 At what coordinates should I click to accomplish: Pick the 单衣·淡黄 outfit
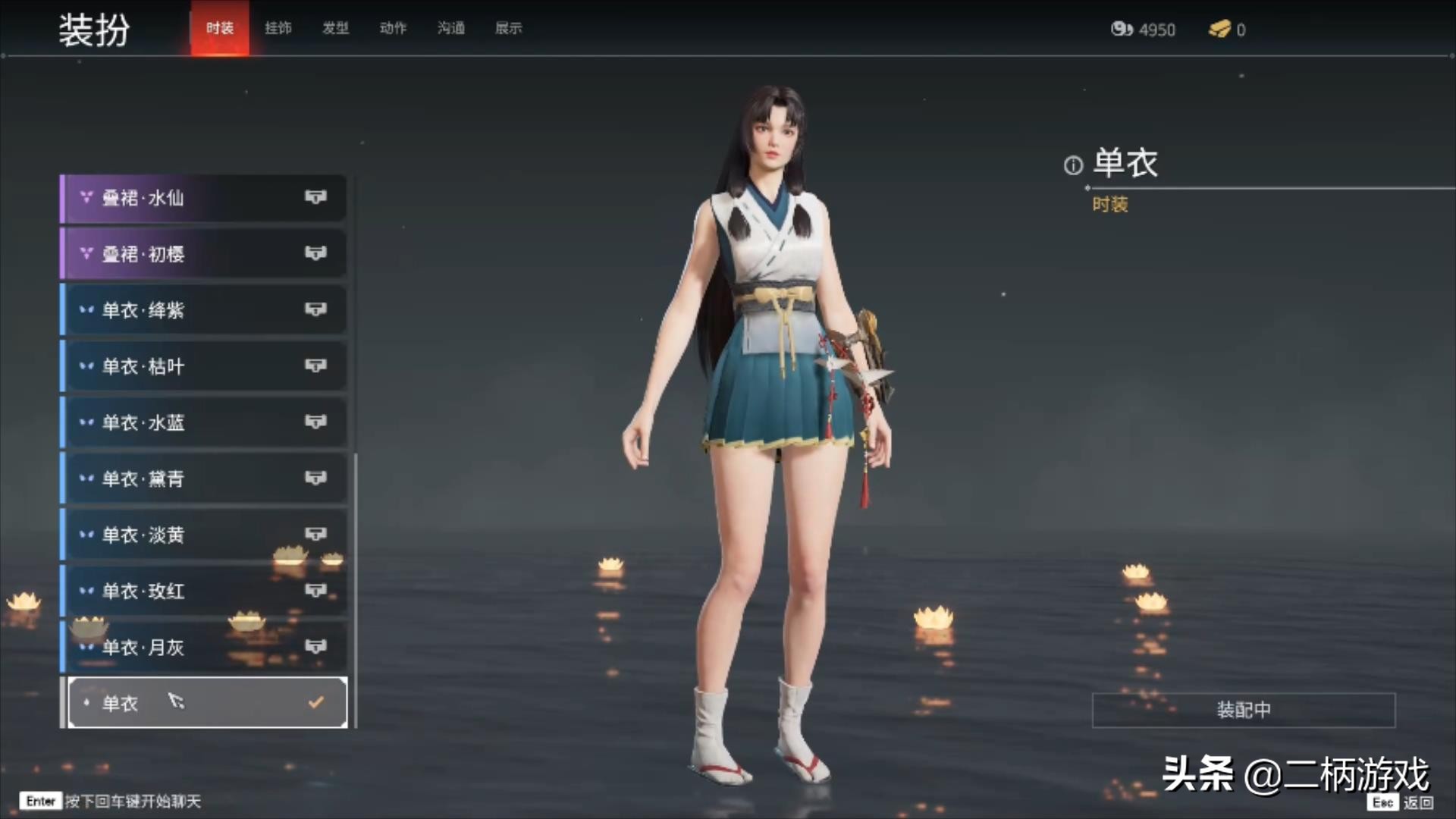click(203, 535)
